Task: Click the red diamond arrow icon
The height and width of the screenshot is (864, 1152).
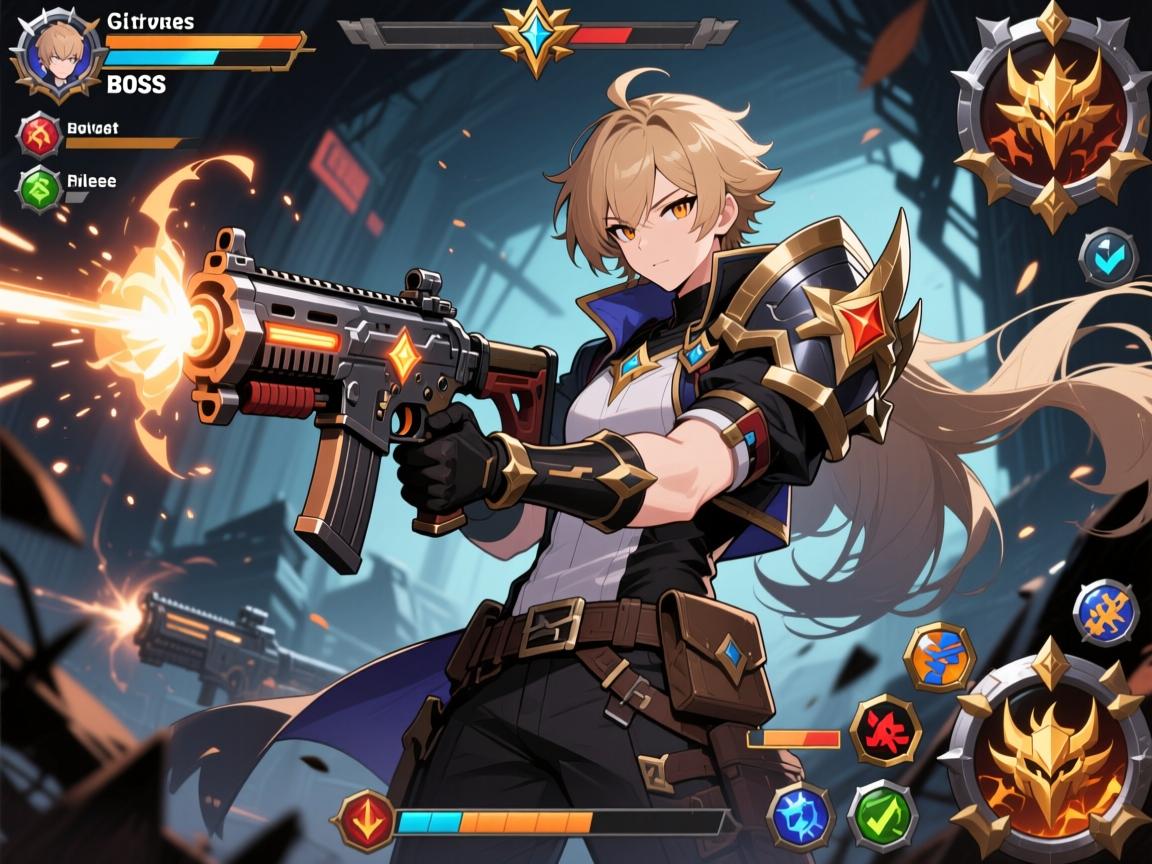Action: [369, 820]
